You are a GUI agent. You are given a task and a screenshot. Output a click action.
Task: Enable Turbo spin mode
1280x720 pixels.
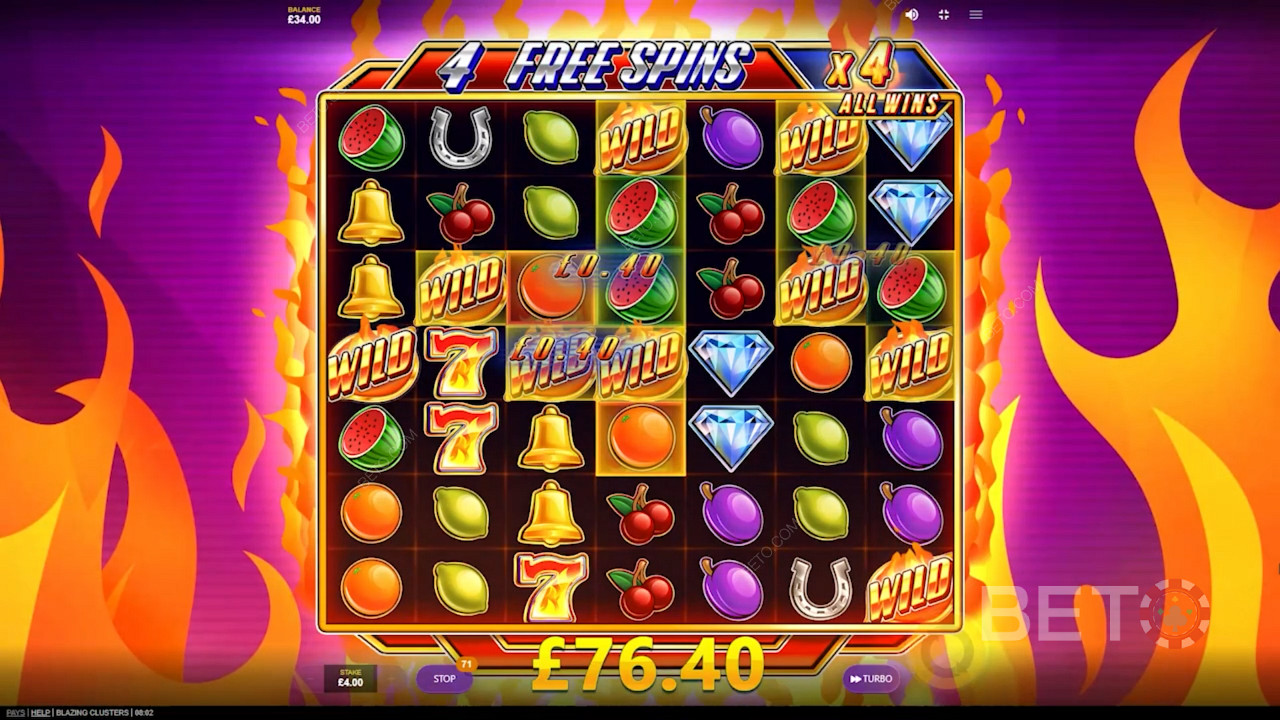pos(870,679)
